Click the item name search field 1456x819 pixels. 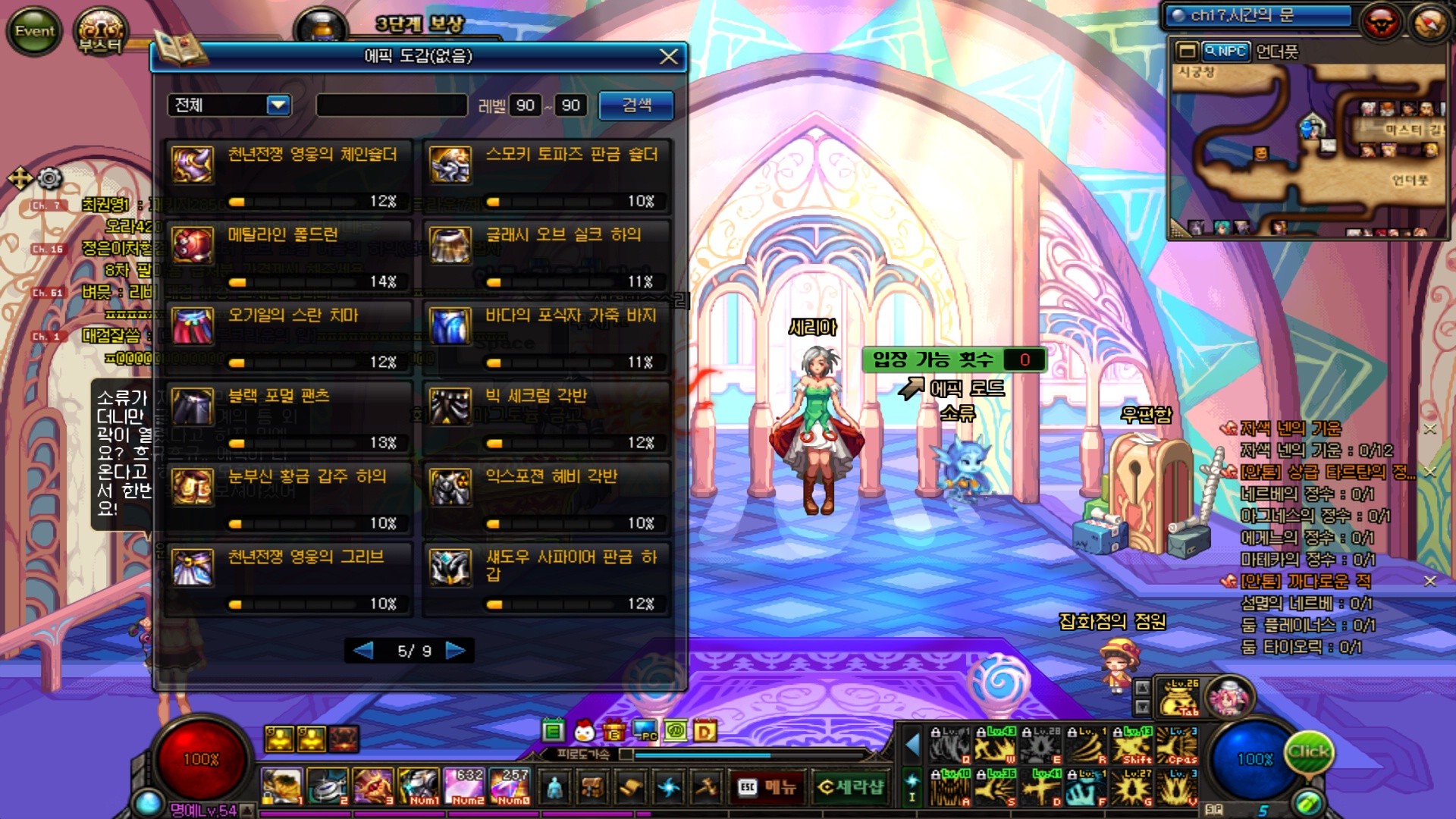pos(391,105)
